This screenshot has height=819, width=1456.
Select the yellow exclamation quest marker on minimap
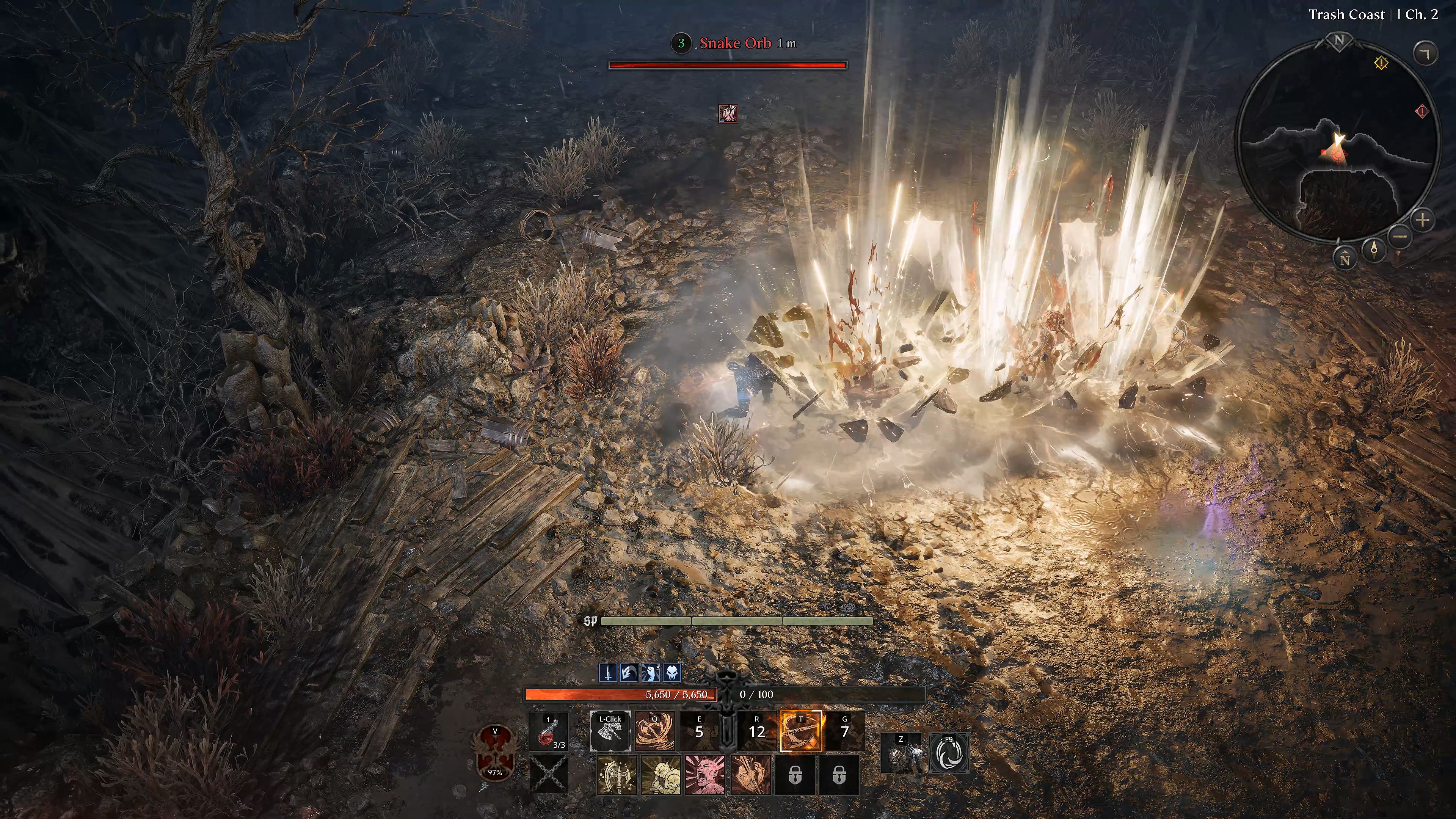pyautogui.click(x=1381, y=63)
